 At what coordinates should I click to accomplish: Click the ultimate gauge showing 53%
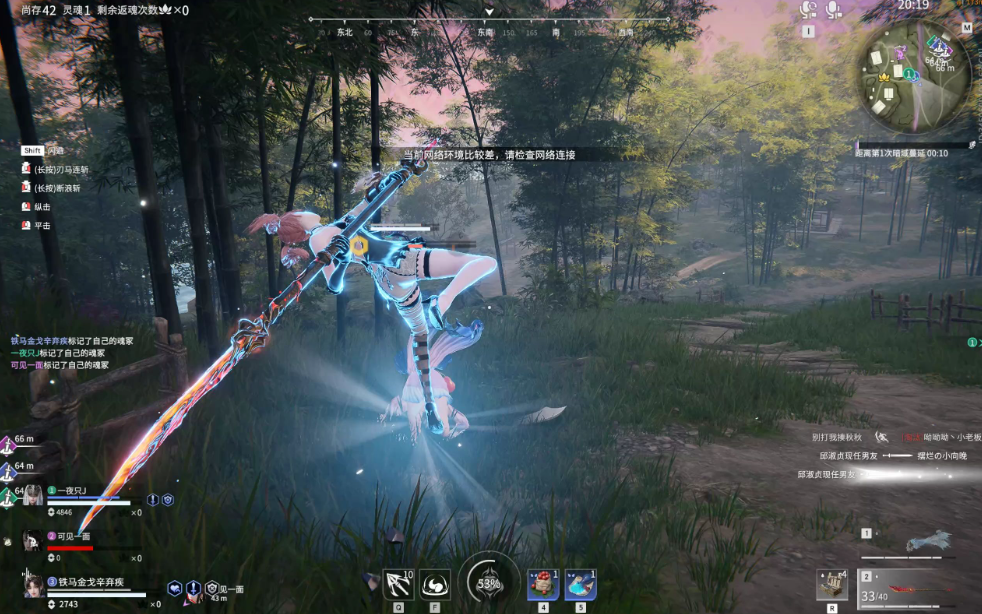[489, 581]
